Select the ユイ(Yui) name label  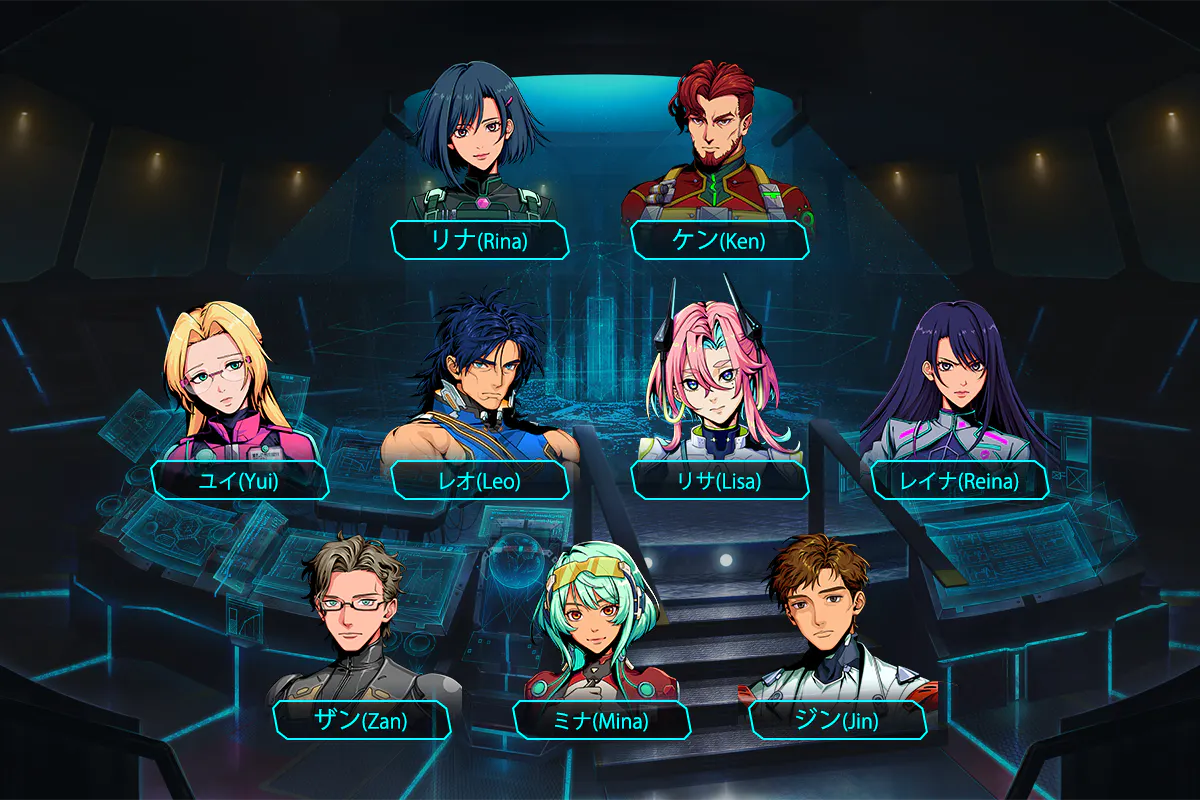(240, 481)
